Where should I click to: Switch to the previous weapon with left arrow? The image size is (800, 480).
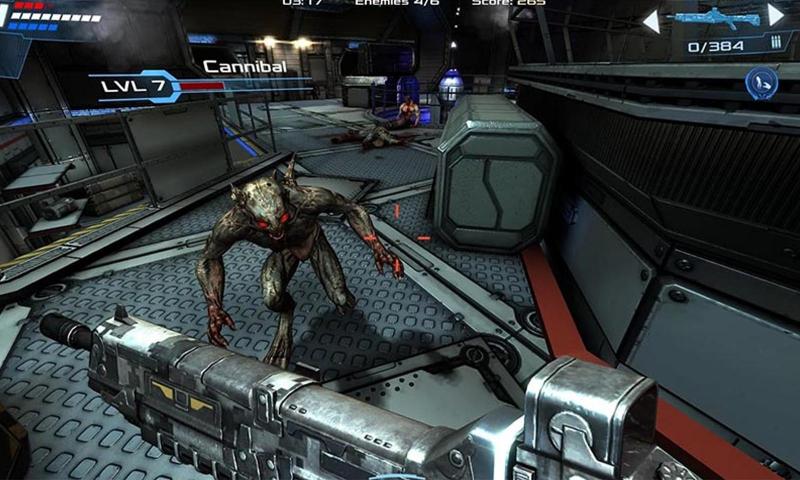[651, 19]
